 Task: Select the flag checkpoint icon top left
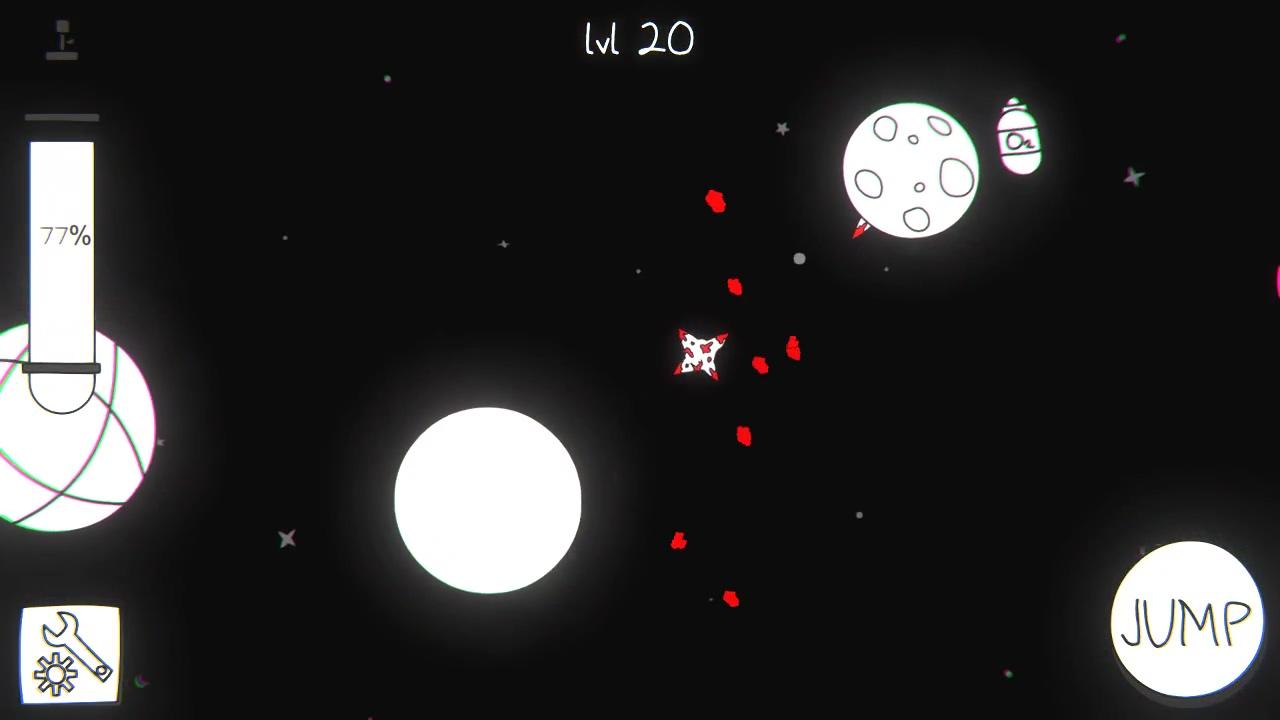61,38
